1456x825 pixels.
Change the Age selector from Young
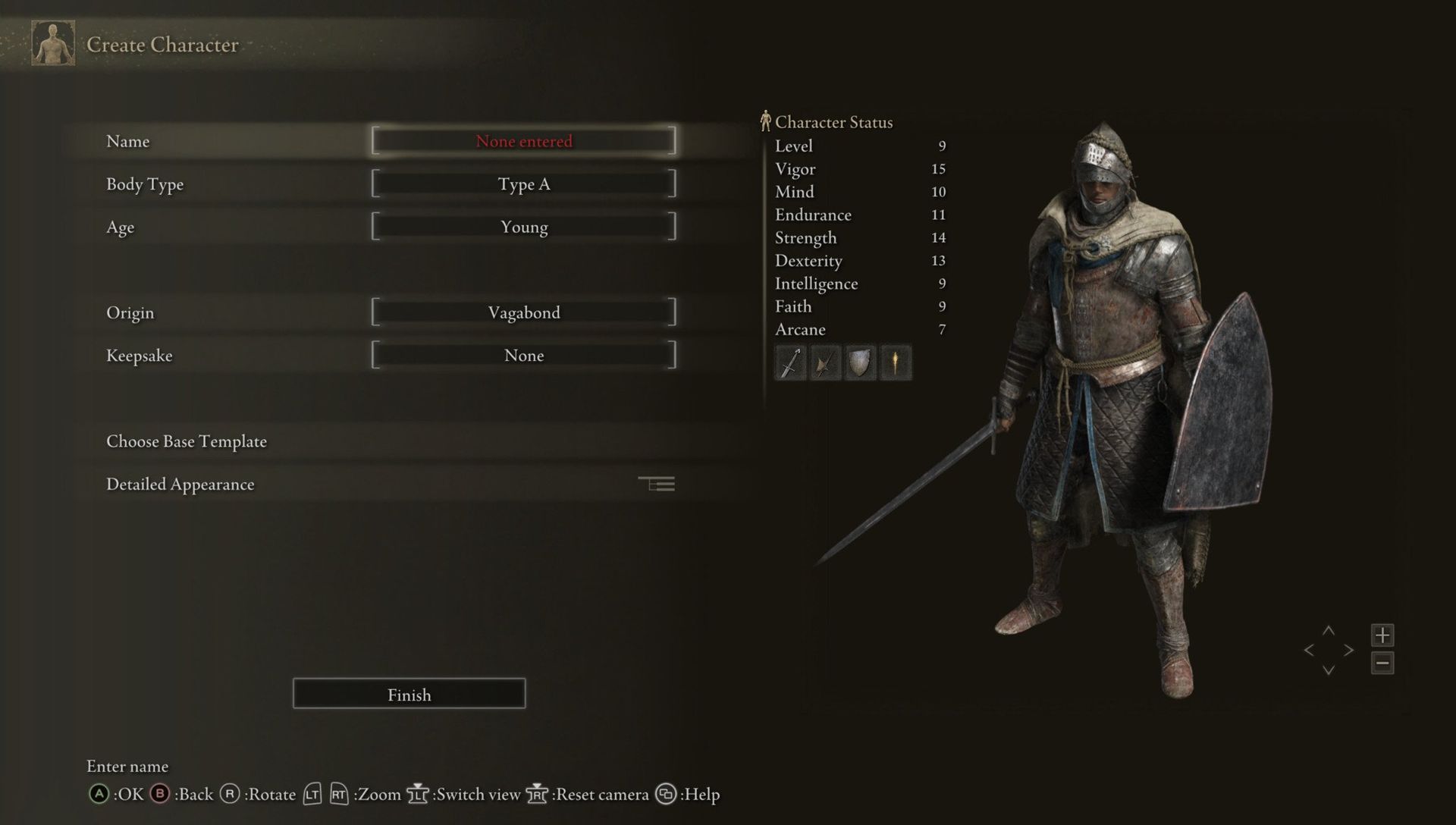[524, 226]
